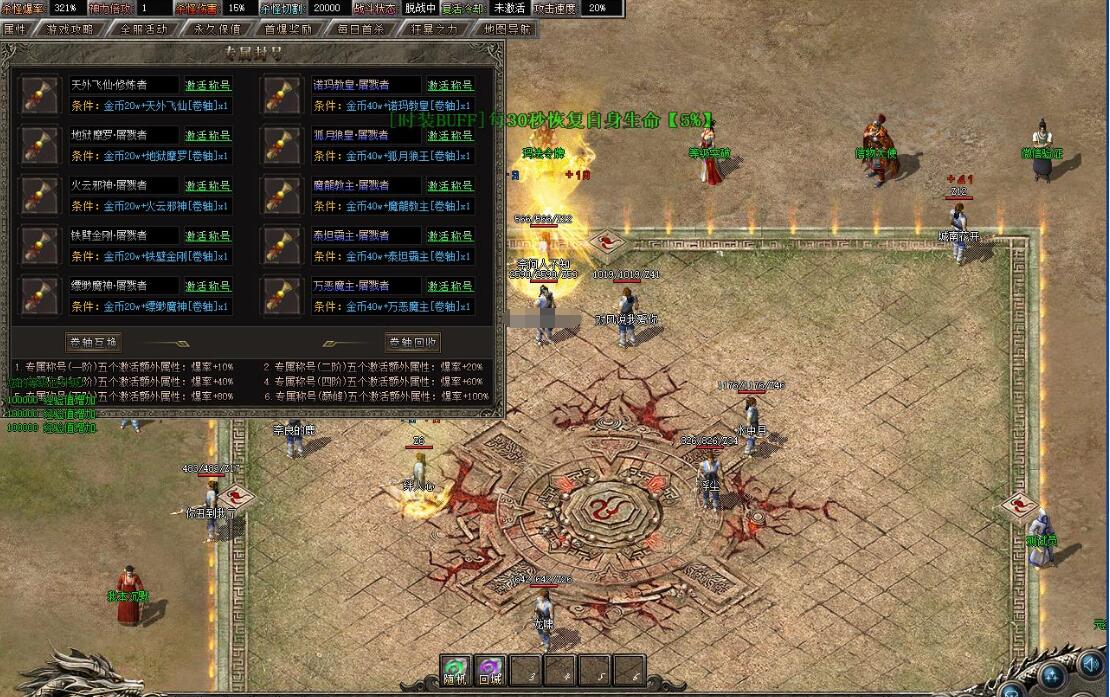Image resolution: width=1110 pixels, height=697 pixels.
Task: Activate the 火云邪神·屠戮者 title
Action: coord(208,185)
